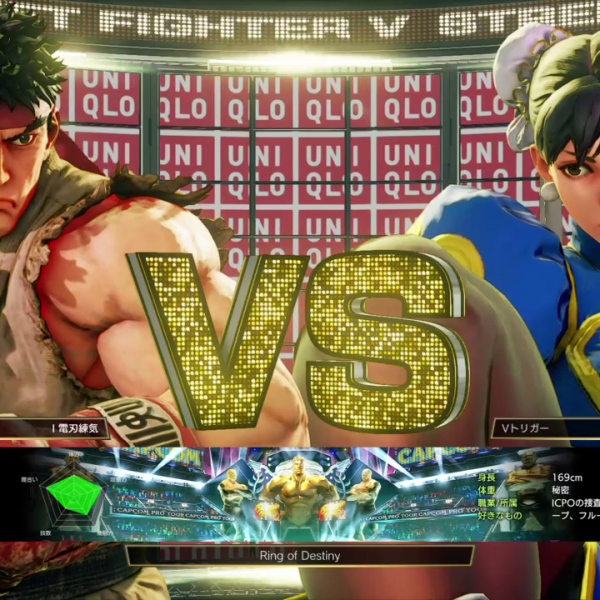600x600 pixels.
Task: Select the Ring of Destiny stage label
Action: click(299, 555)
